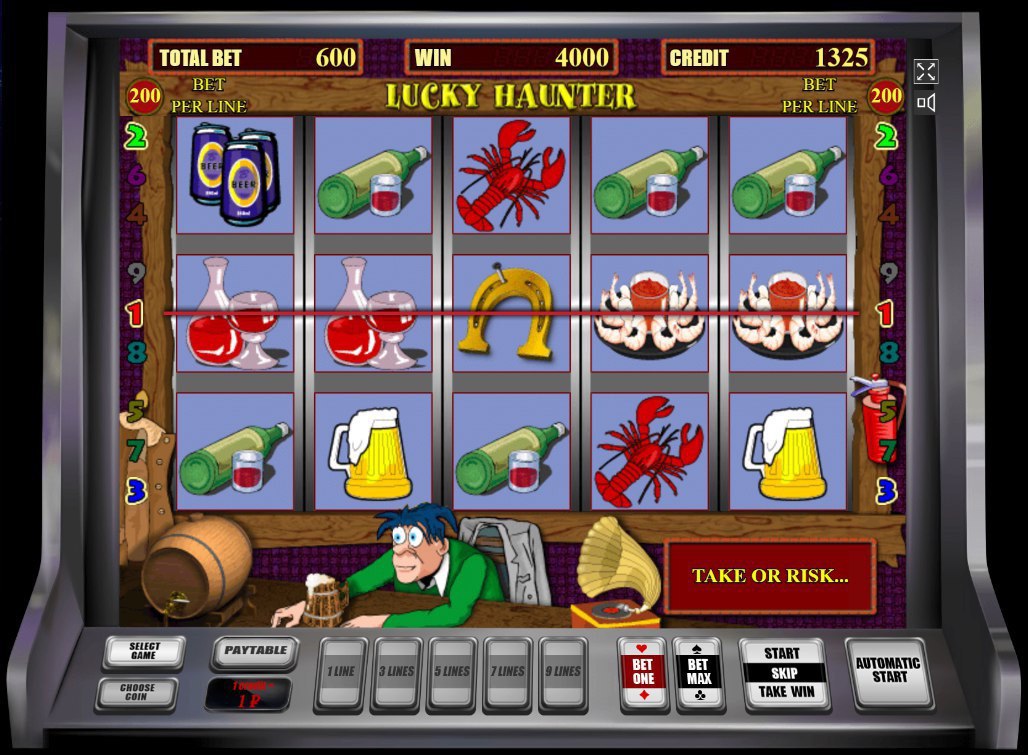Hit the Start / Take Win button
Viewport: 1028px width, 755px height.
tap(784, 673)
